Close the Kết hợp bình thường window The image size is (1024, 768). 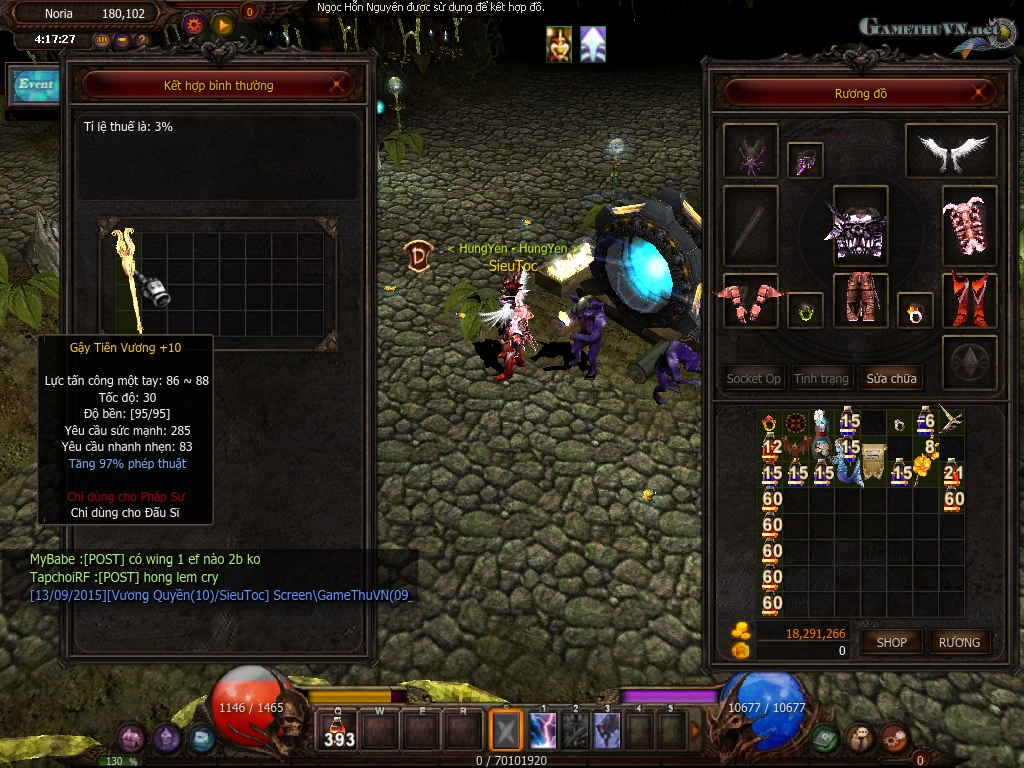337,85
